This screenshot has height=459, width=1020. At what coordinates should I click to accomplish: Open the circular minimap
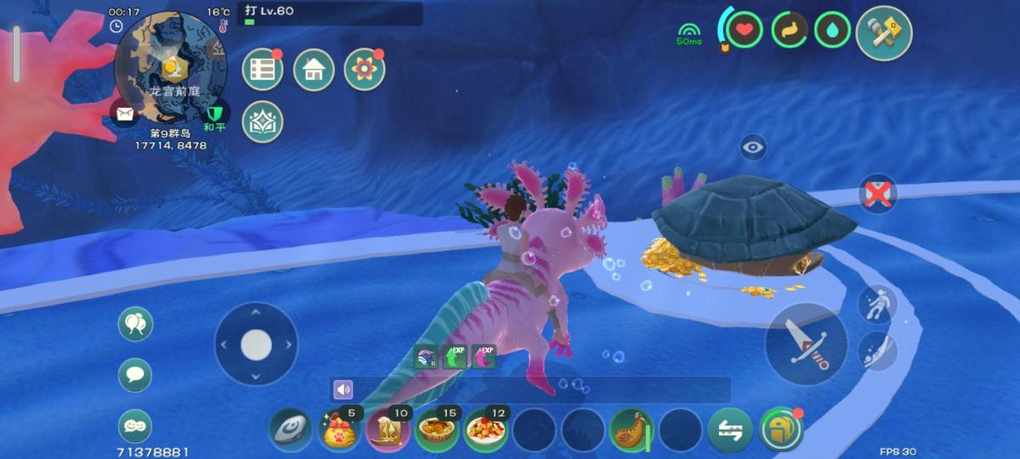coord(171,67)
